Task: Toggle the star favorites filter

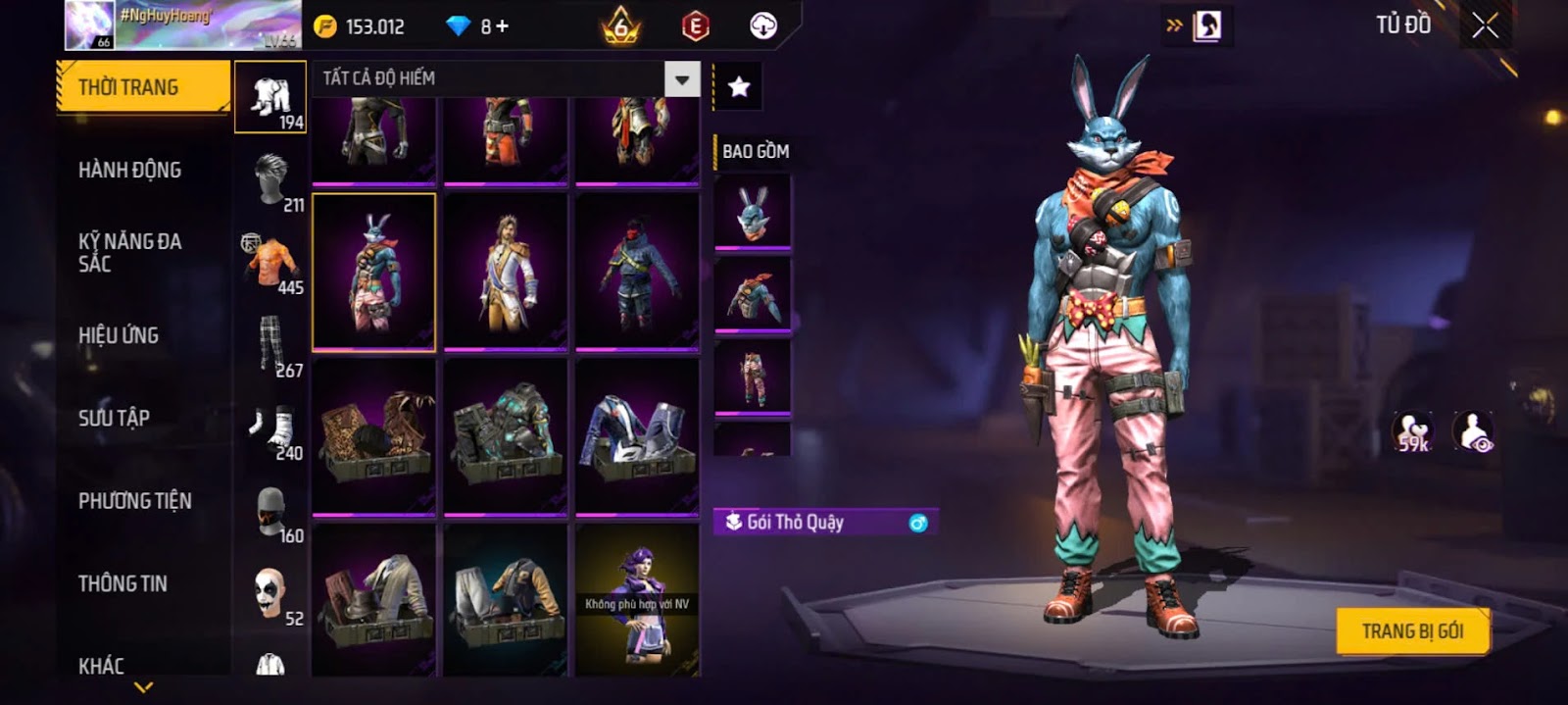Action: [739, 87]
